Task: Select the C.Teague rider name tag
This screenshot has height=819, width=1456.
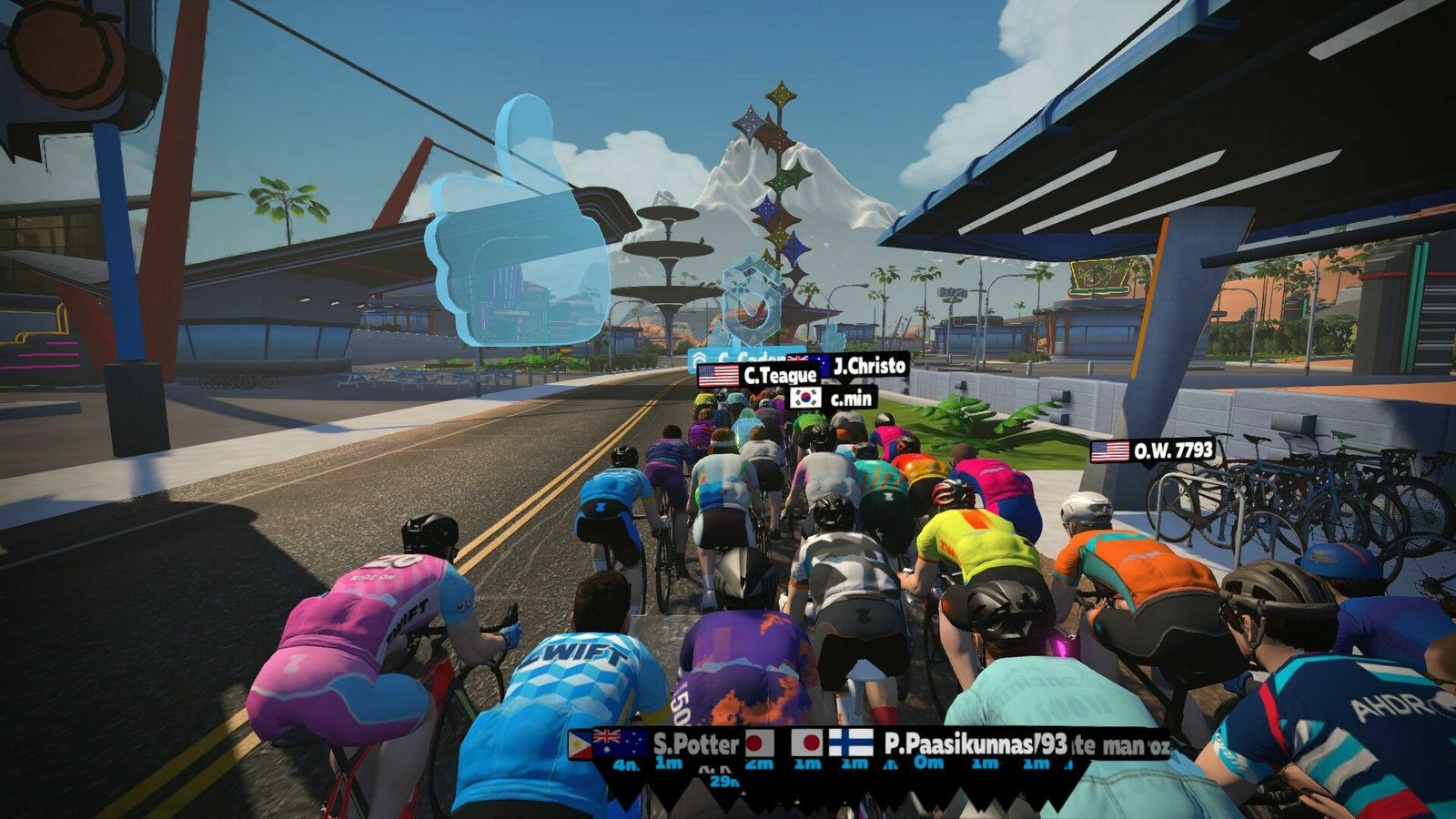Action: tap(758, 375)
